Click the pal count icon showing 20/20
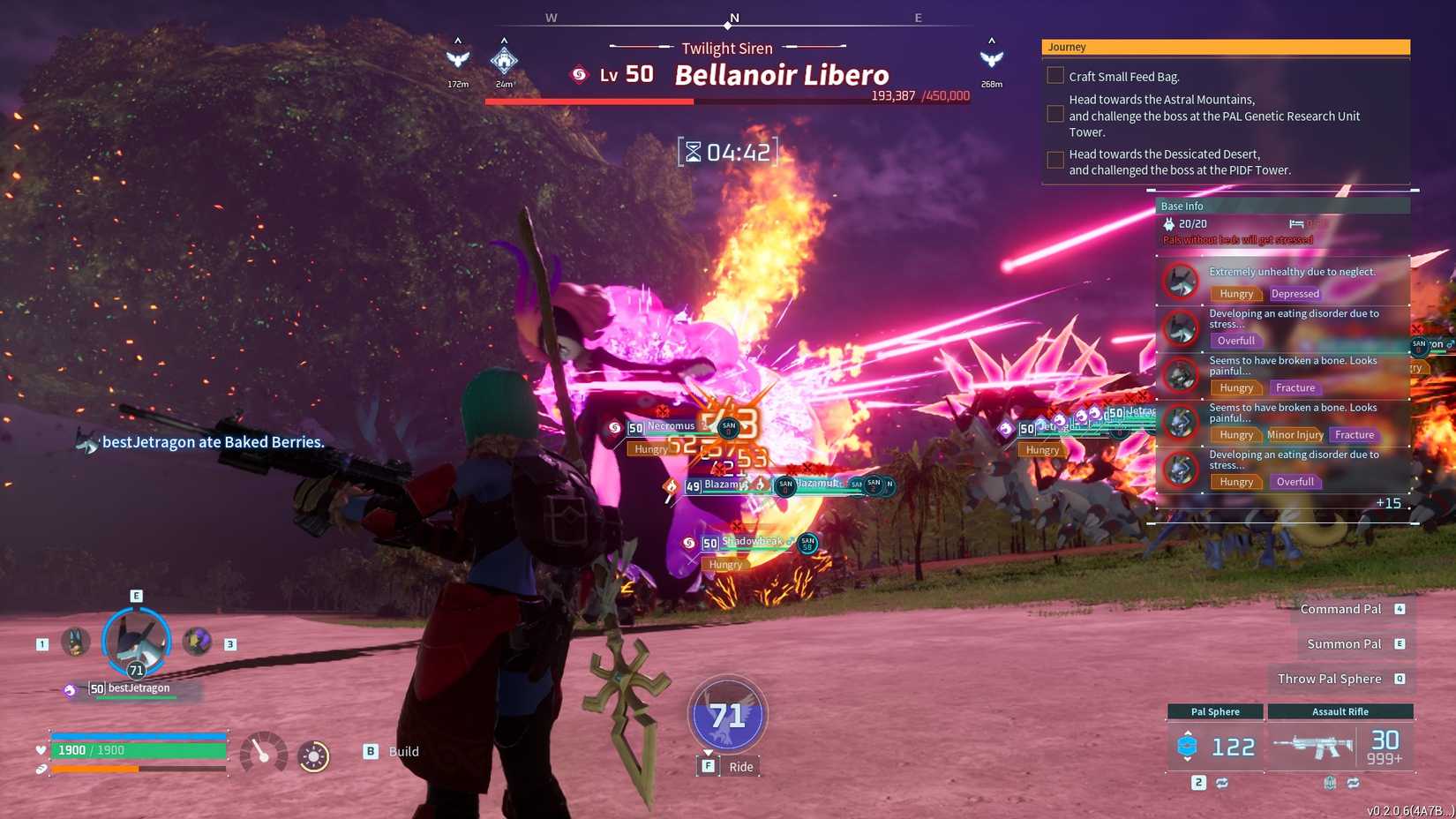This screenshot has height=819, width=1456. [x=1169, y=223]
